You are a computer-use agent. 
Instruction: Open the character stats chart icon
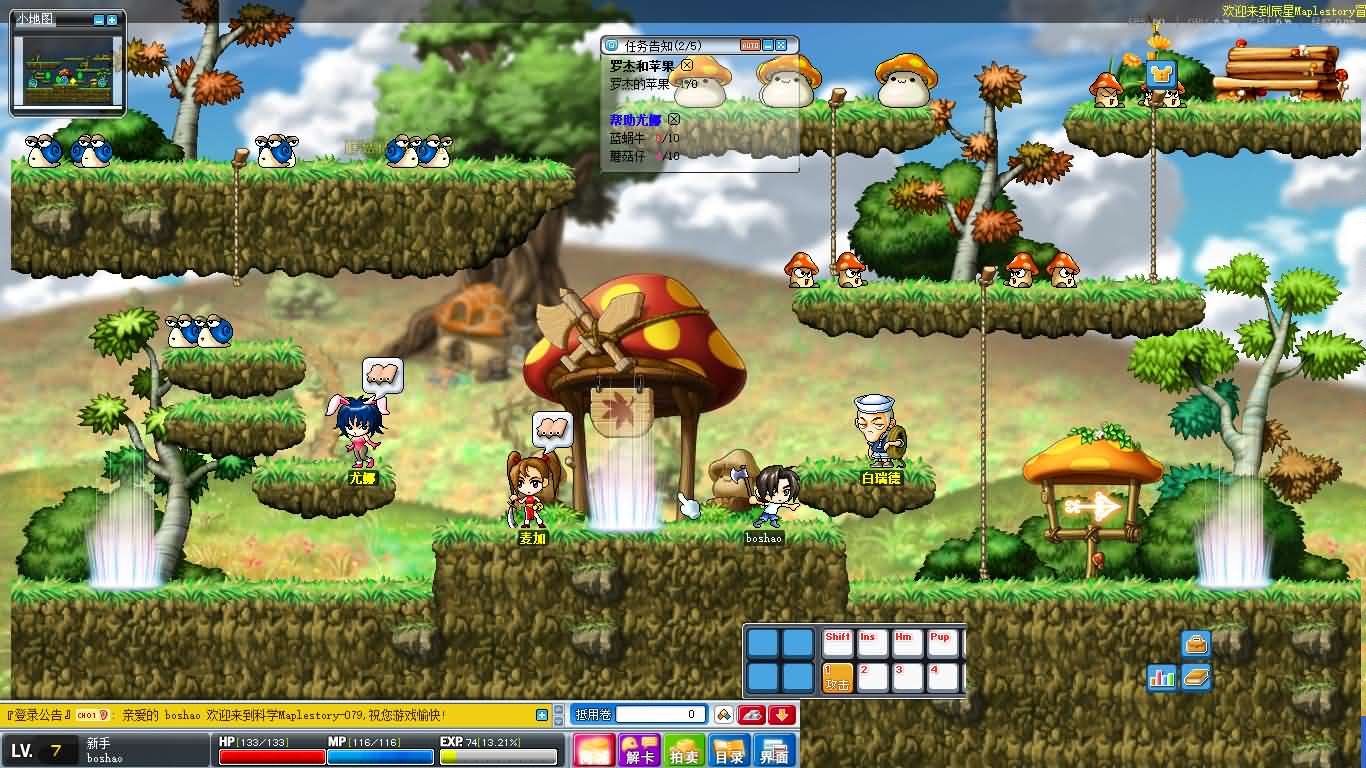[1161, 678]
